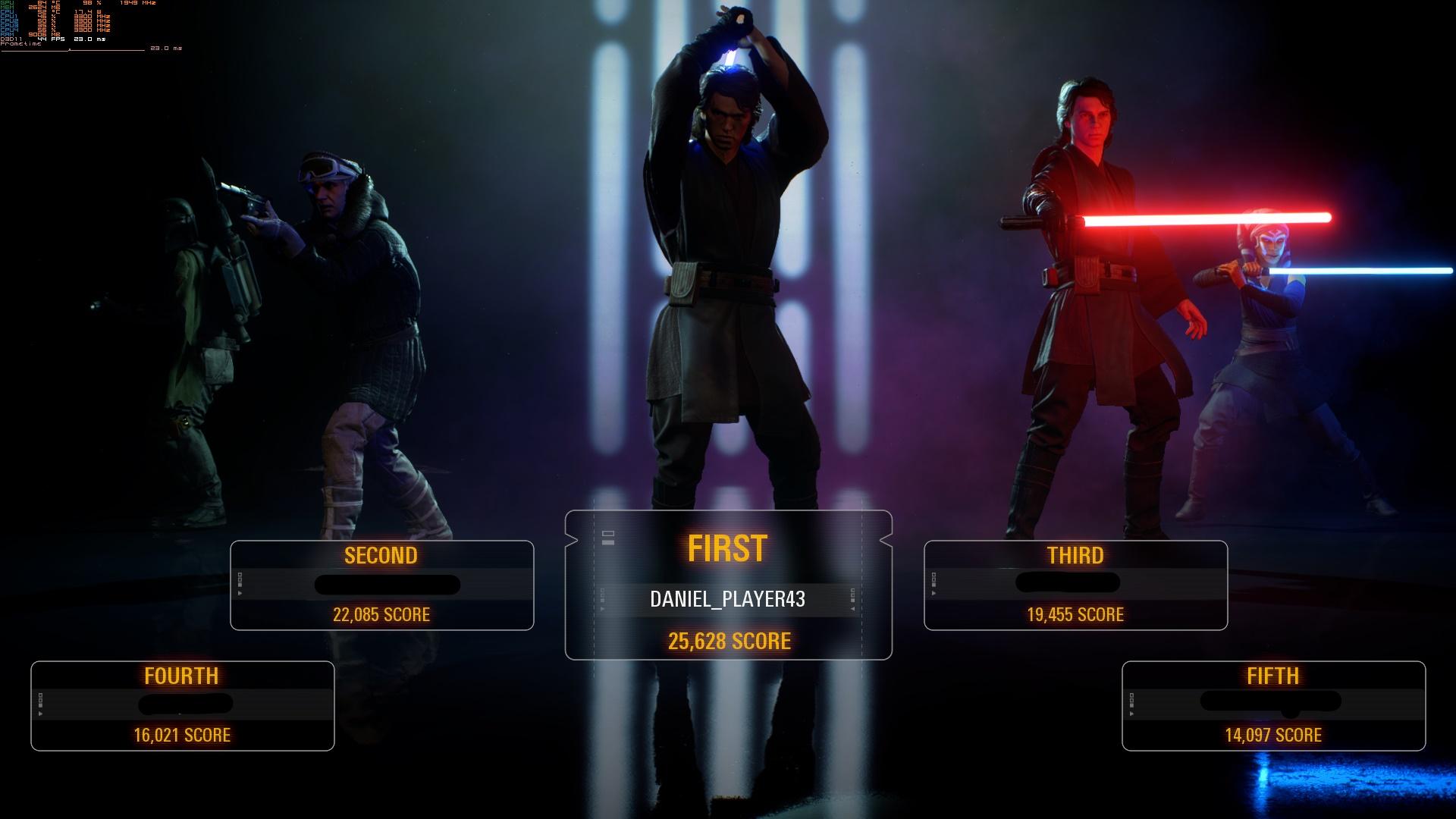Select the DANIEL_PLAYER43 name field
The height and width of the screenshot is (819, 1456).
[730, 598]
